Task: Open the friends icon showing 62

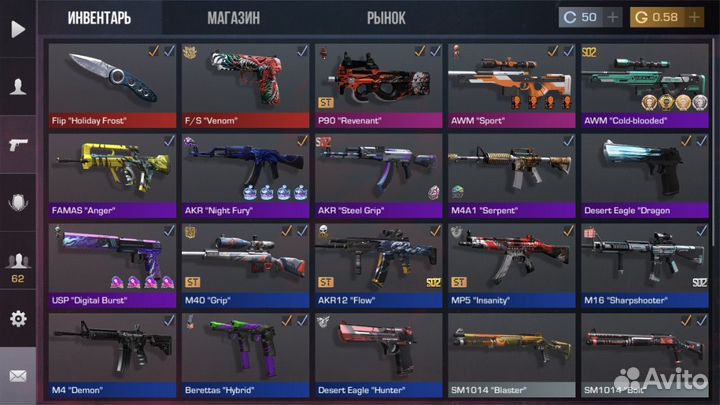Action: [17, 265]
